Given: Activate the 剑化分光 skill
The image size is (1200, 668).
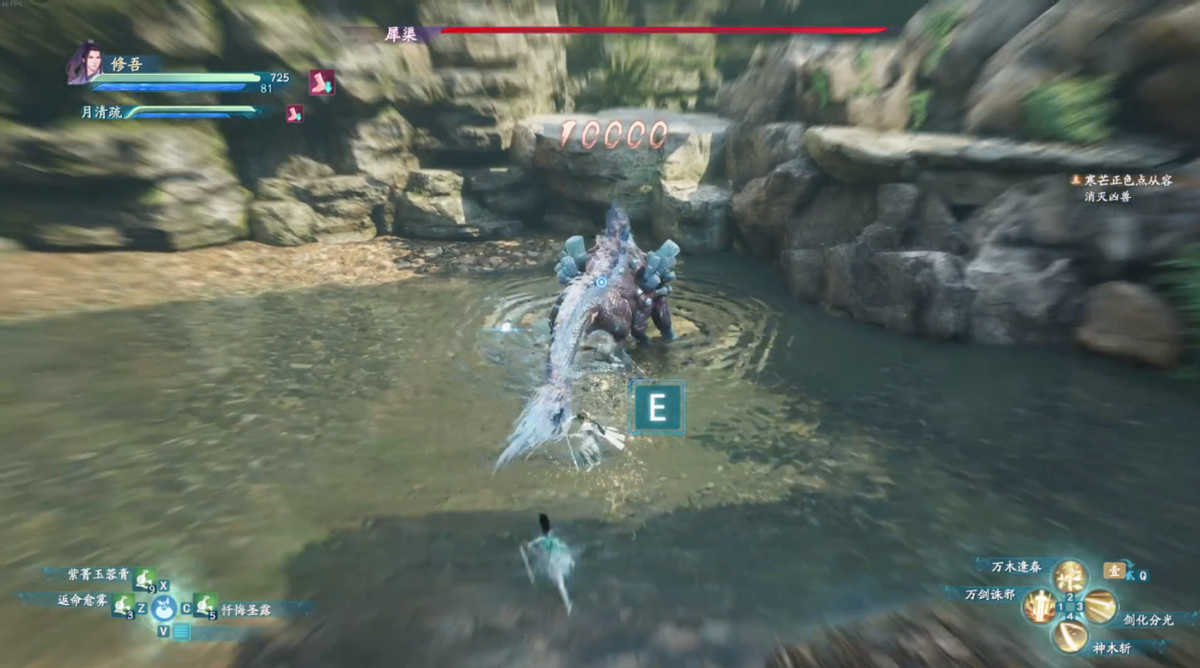Looking at the screenshot, I should tap(1100, 605).
